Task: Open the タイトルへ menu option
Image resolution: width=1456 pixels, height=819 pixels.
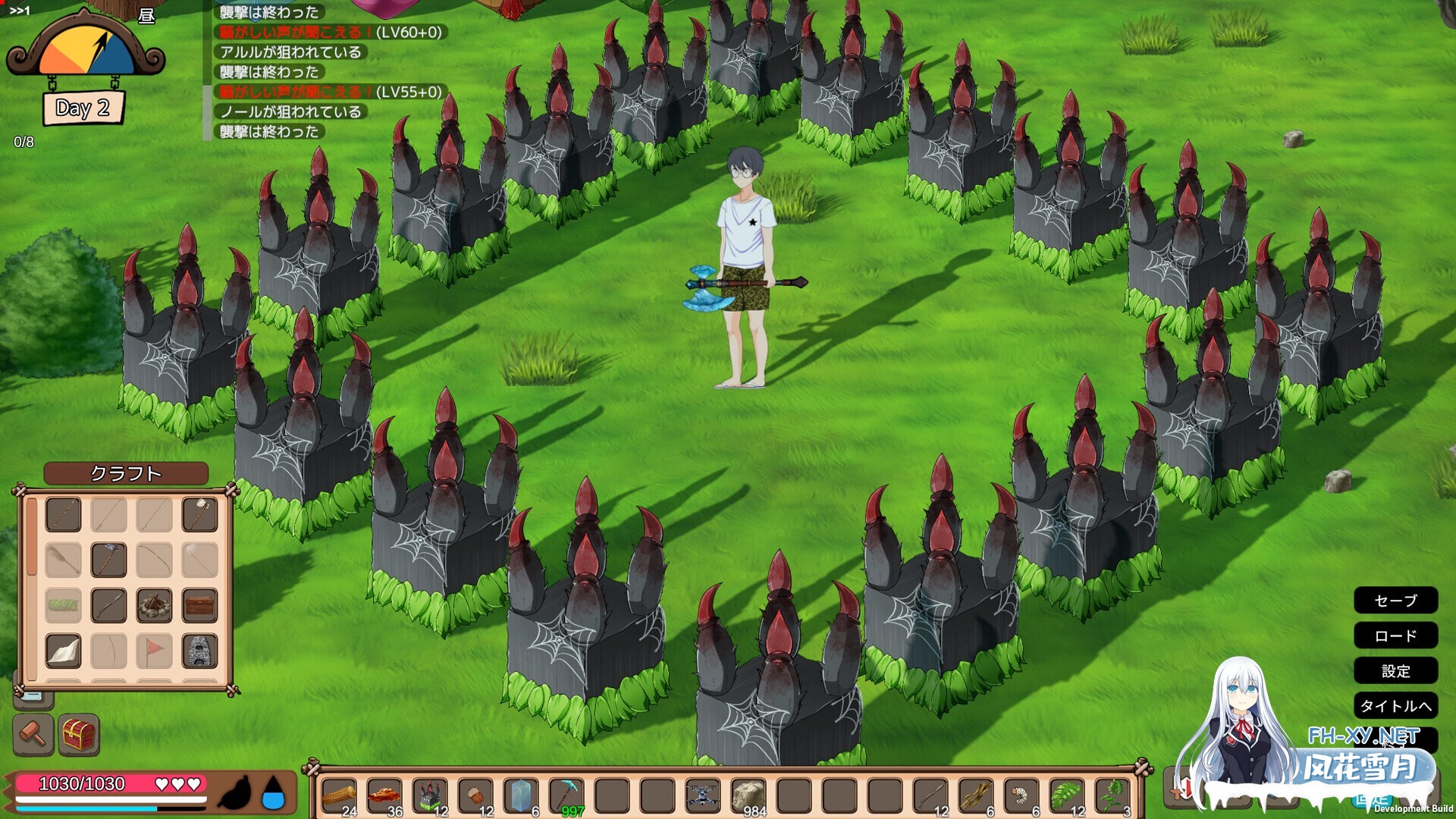Action: pyautogui.click(x=1396, y=706)
